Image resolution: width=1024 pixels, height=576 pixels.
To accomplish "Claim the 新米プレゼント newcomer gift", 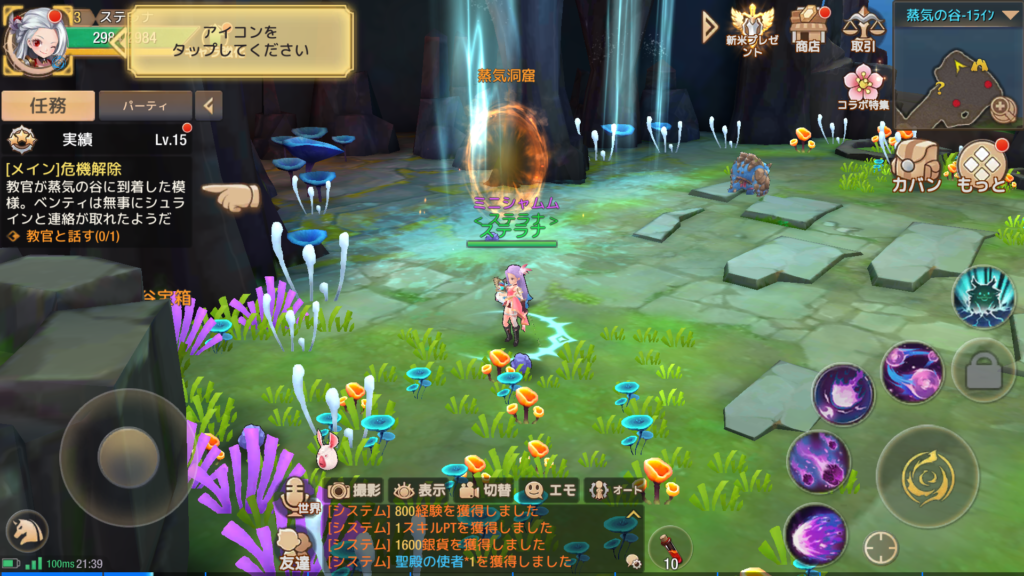I will click(x=752, y=28).
